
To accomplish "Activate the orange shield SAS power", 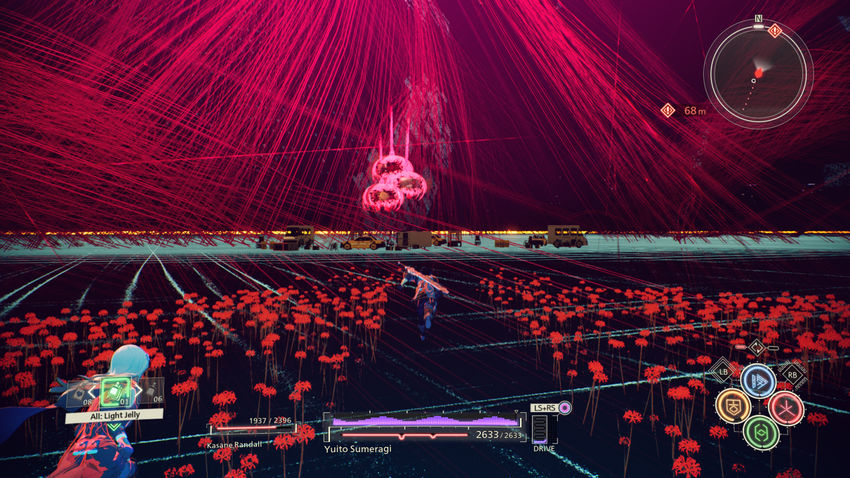I will click(x=732, y=405).
